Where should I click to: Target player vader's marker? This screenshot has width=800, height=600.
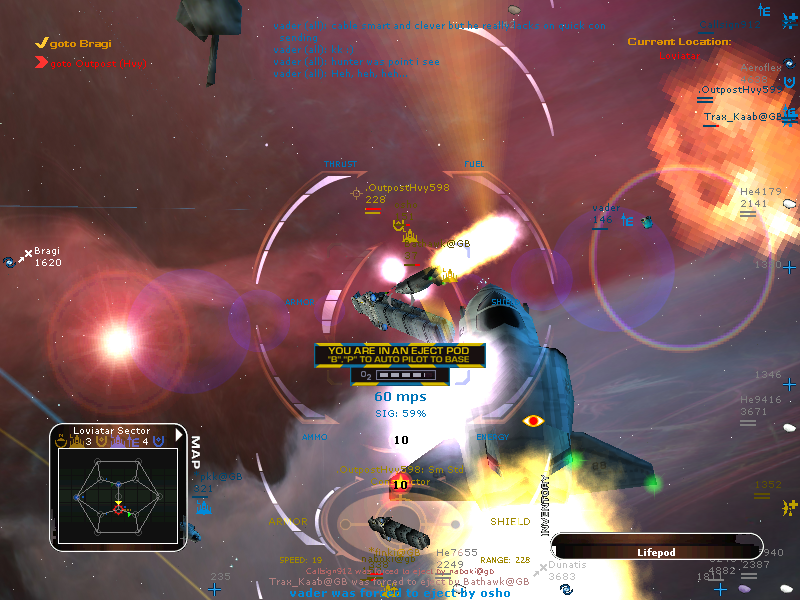606,208
